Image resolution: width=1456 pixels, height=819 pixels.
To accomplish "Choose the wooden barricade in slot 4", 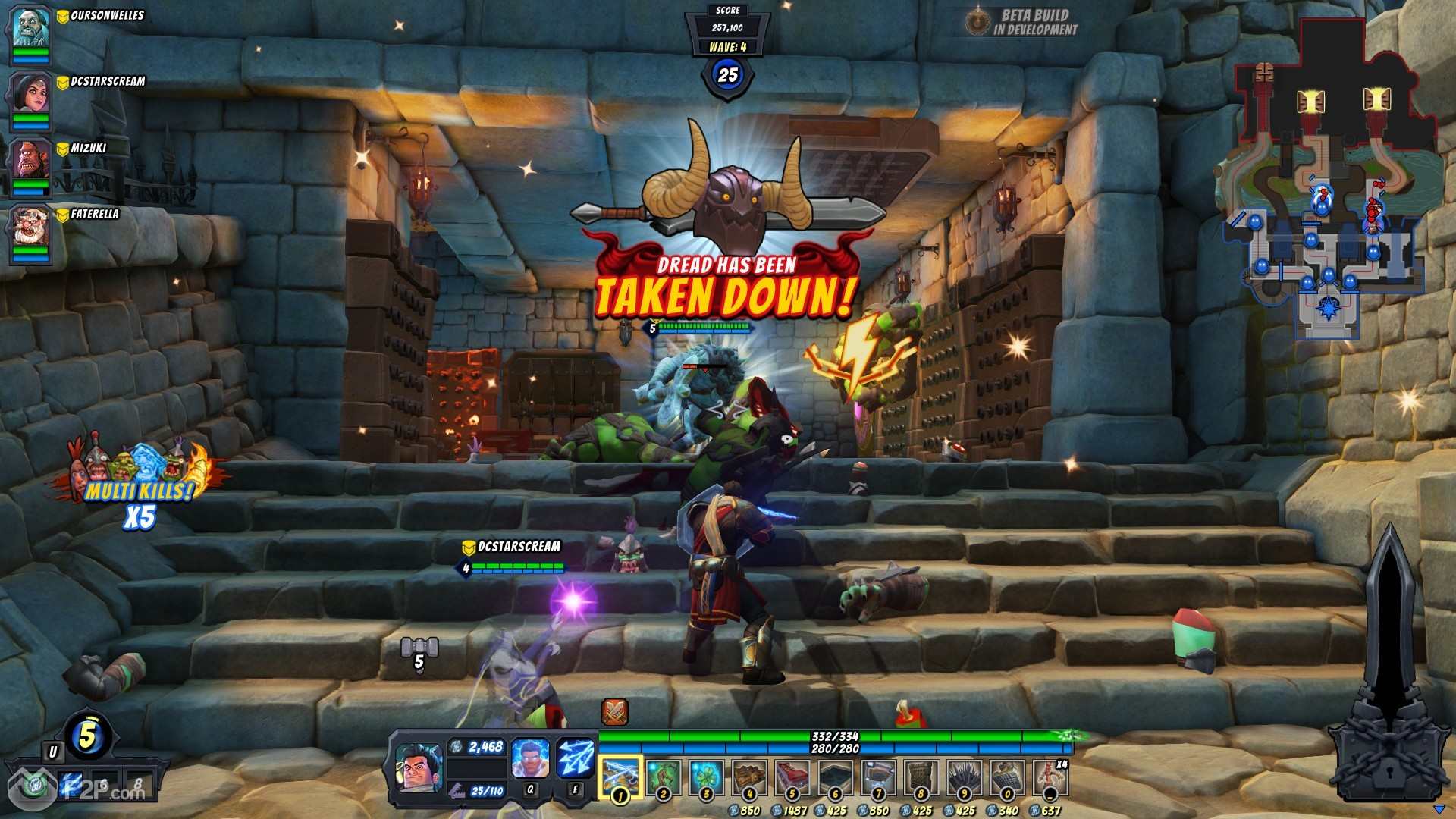I will [749, 776].
